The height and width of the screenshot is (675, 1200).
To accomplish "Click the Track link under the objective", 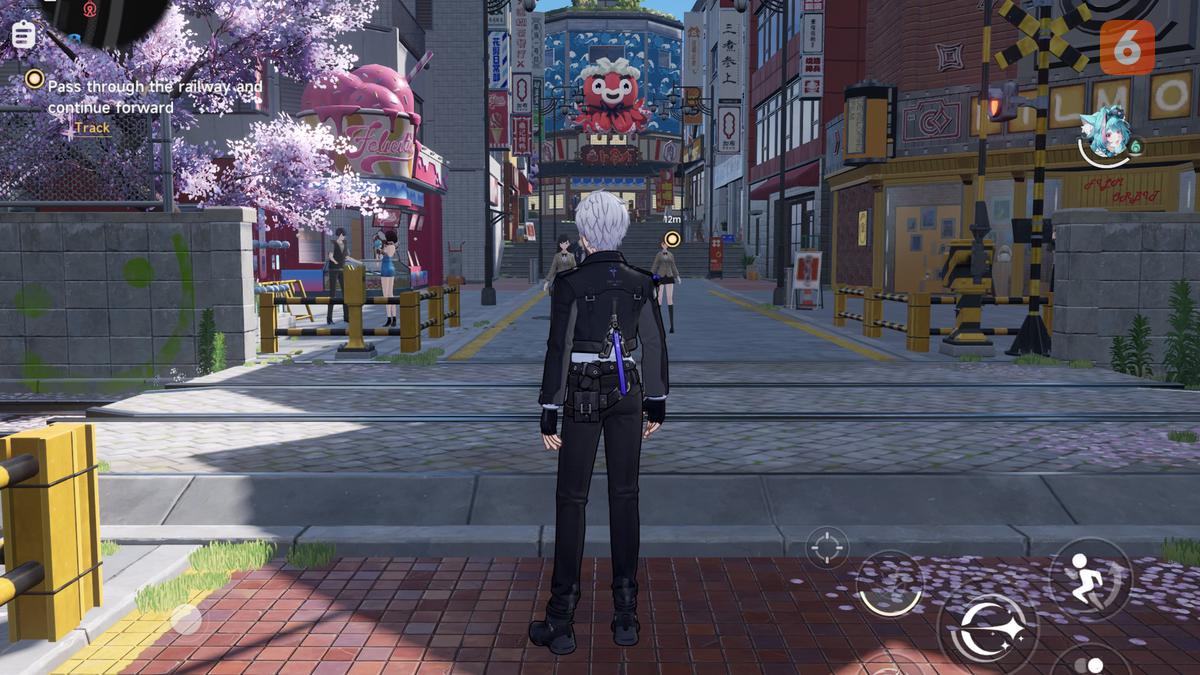I will 92,128.
